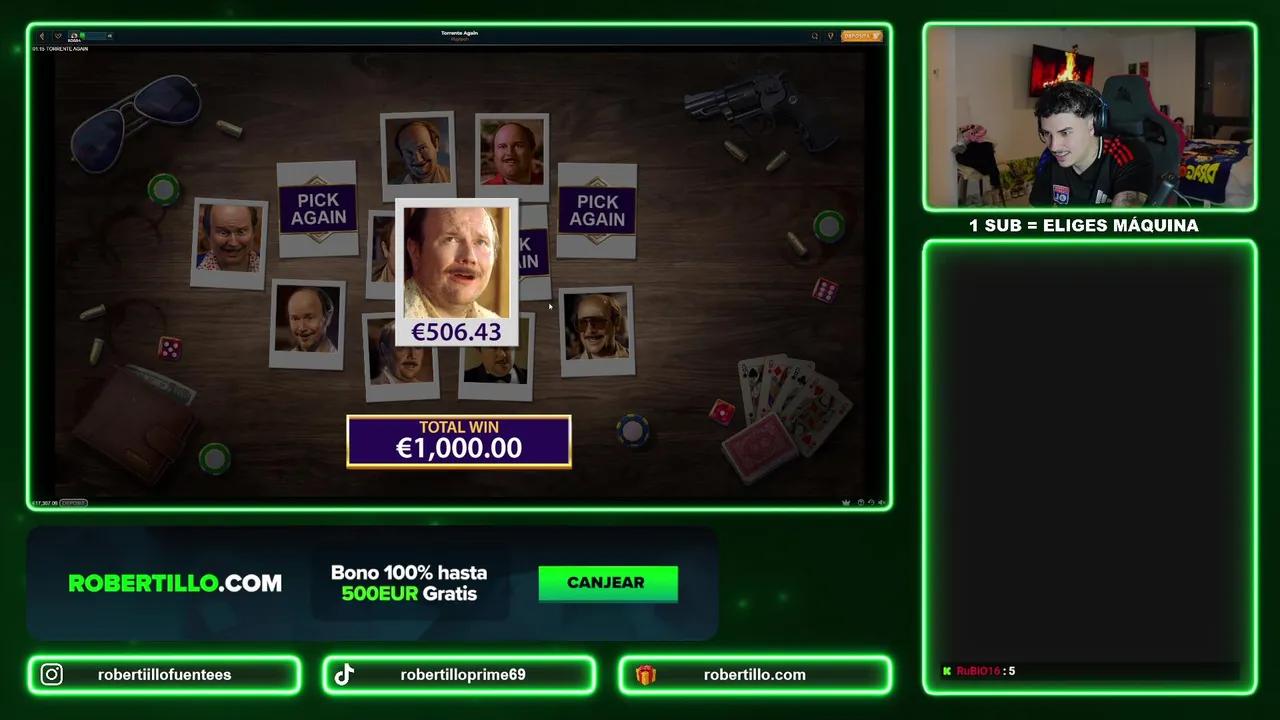Viewport: 1280px width, 720px height.
Task: Click the gift icon beside robertillo.com
Action: click(x=645, y=674)
